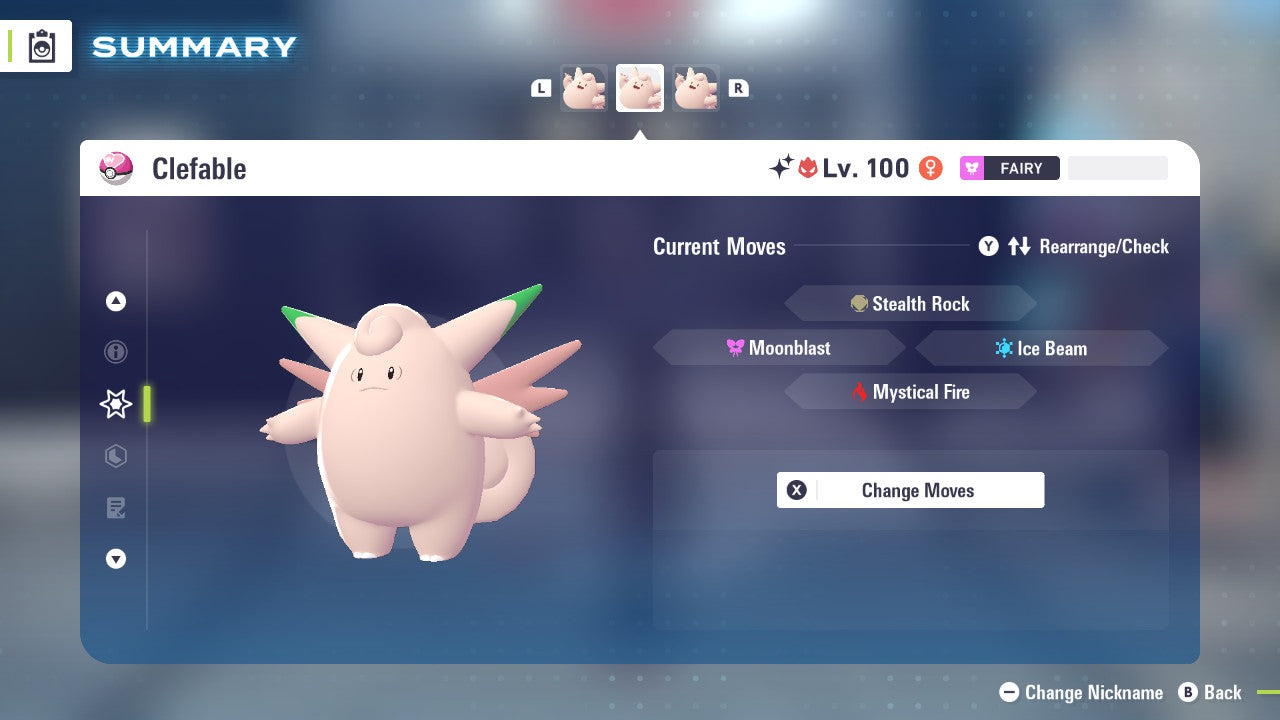The image size is (1280, 720).
Task: Select the highlighted Clefable thumbnail at top
Action: (x=640, y=87)
